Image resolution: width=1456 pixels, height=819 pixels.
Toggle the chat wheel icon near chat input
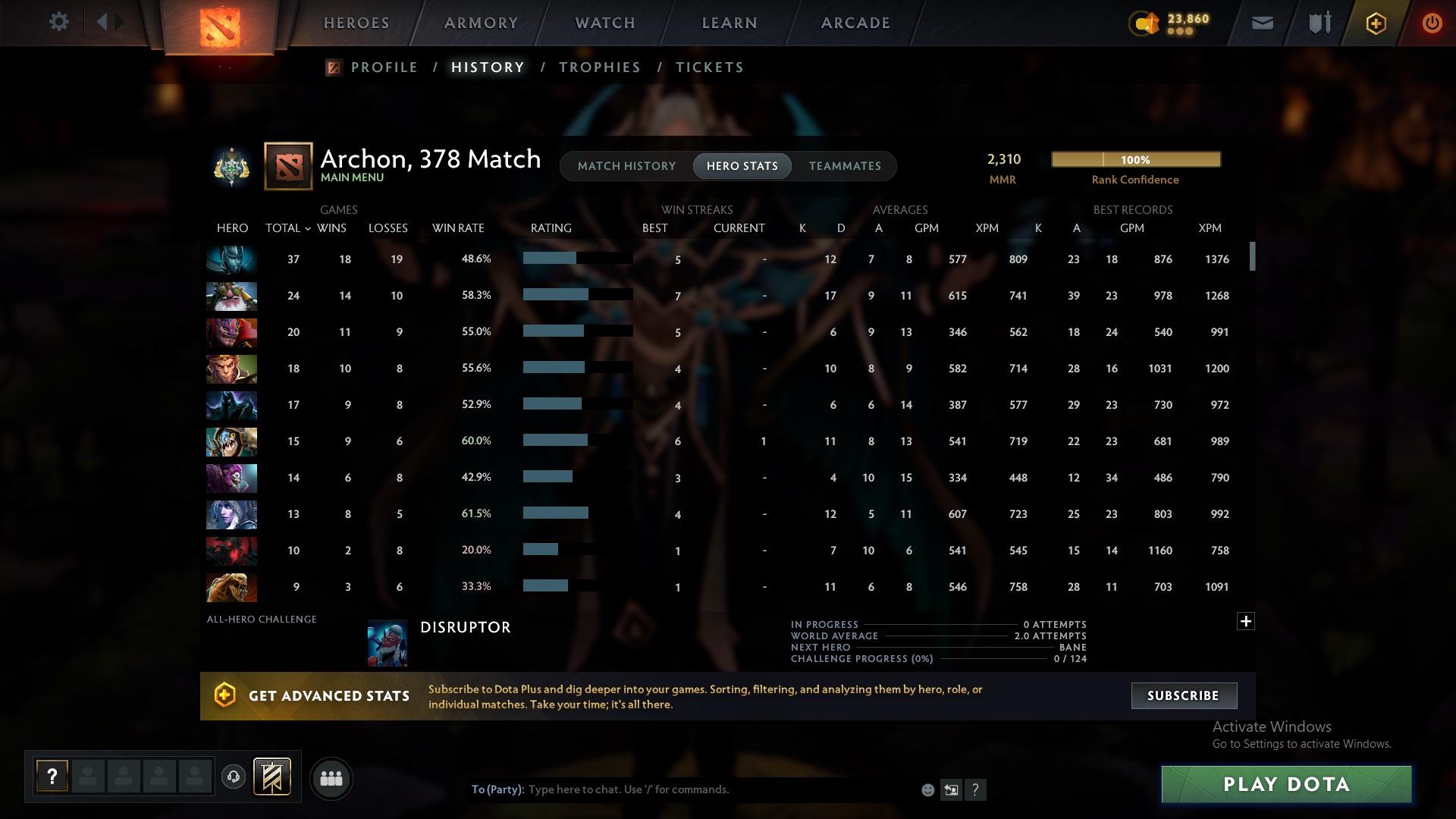click(952, 789)
